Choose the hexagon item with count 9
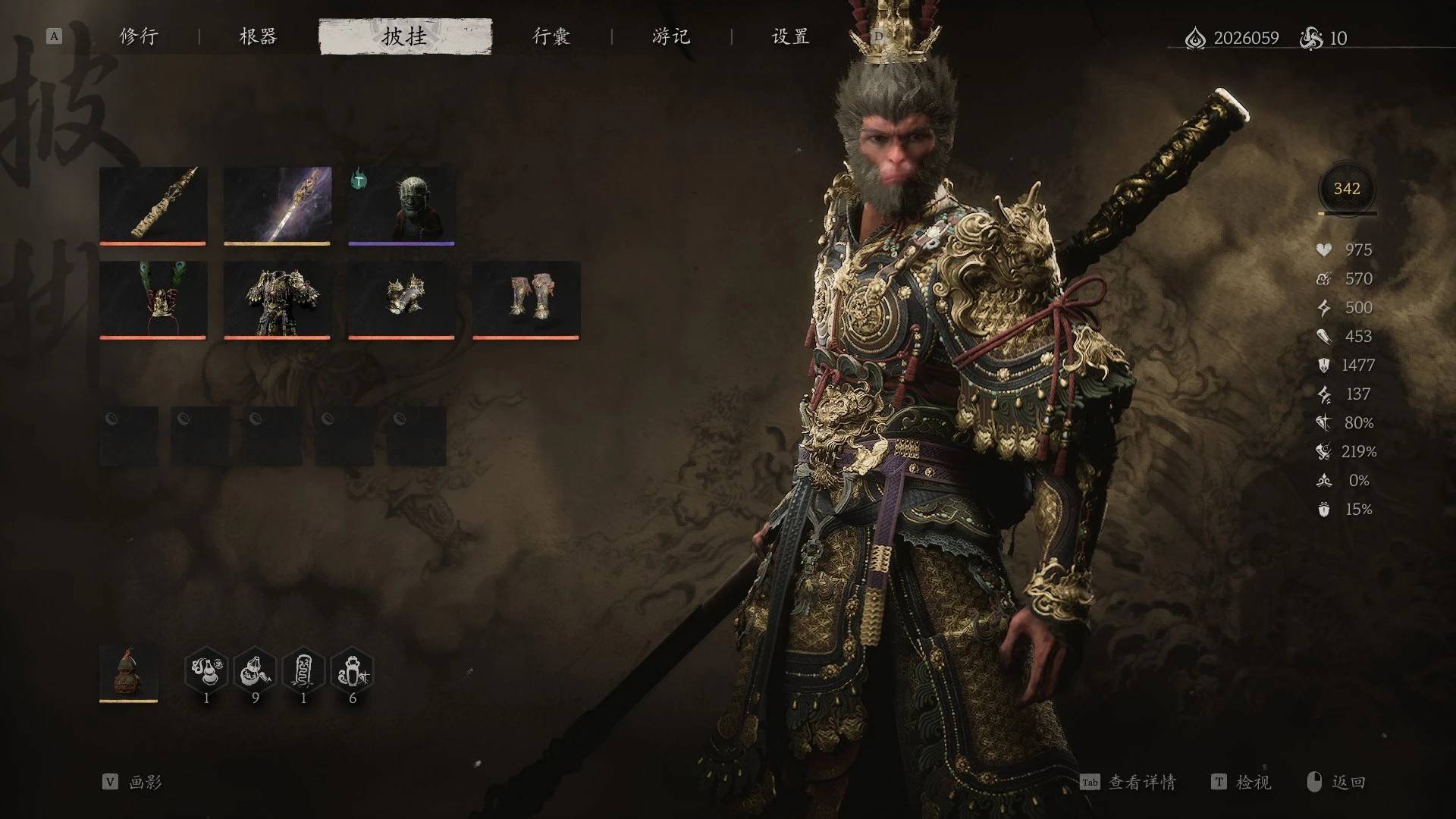Viewport: 1456px width, 819px height. click(255, 671)
